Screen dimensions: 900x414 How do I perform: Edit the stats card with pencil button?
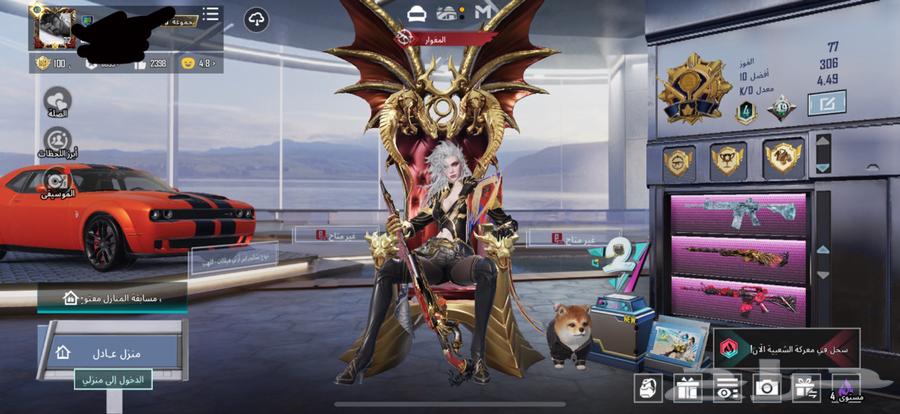[826, 102]
